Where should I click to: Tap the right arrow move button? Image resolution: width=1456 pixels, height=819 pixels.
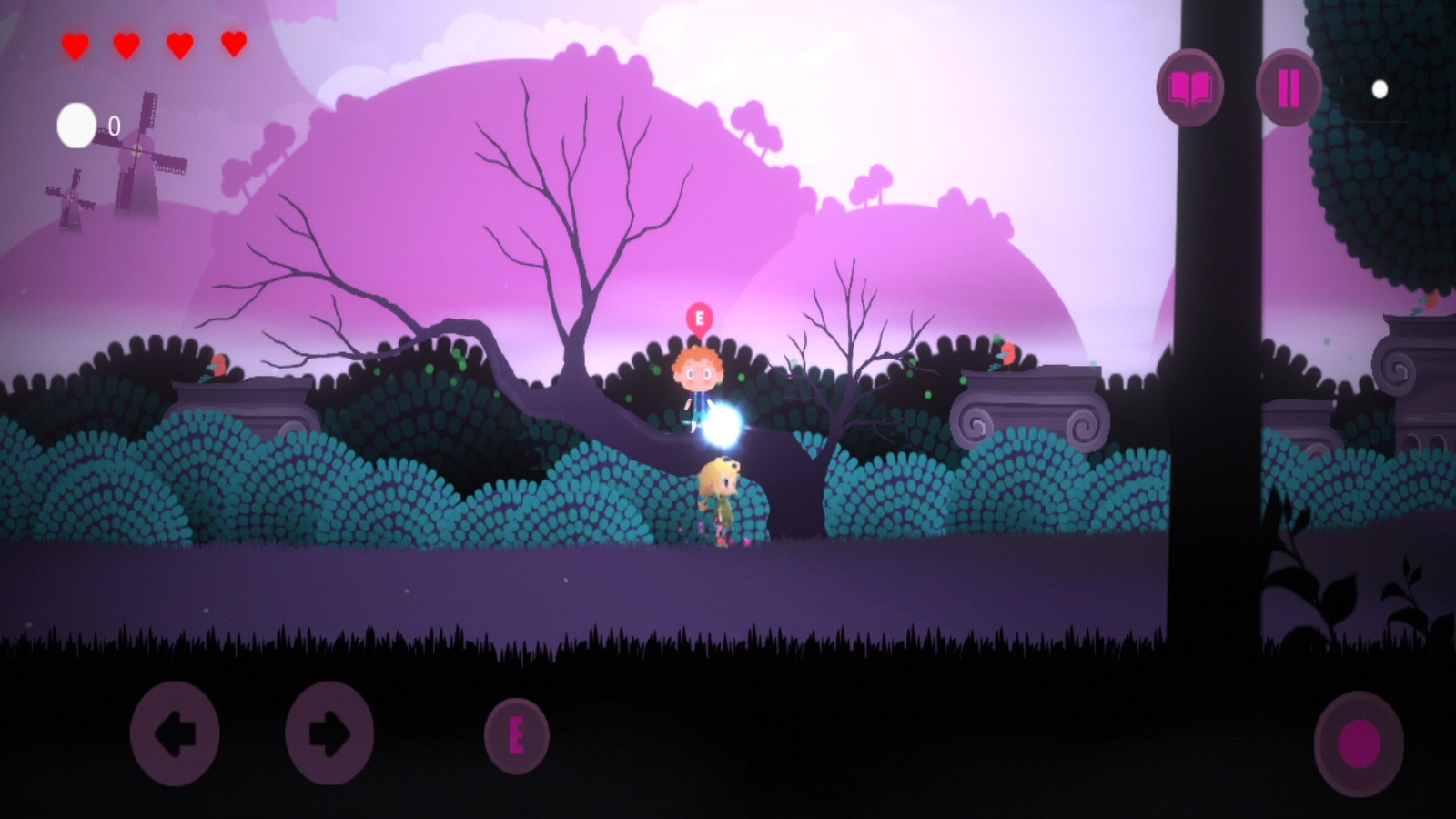coord(329,733)
